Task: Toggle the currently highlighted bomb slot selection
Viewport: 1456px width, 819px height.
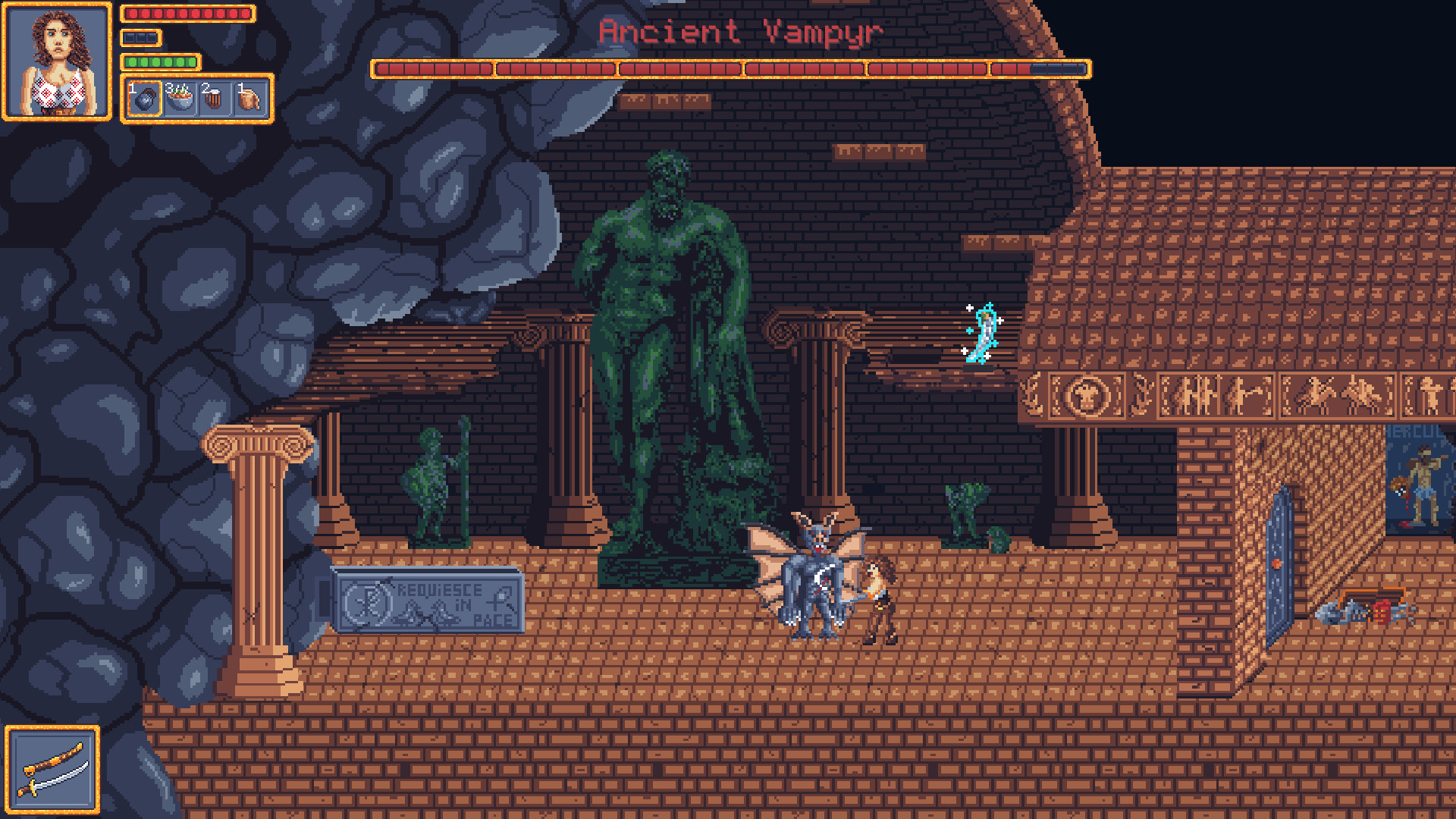Action: coord(144,99)
